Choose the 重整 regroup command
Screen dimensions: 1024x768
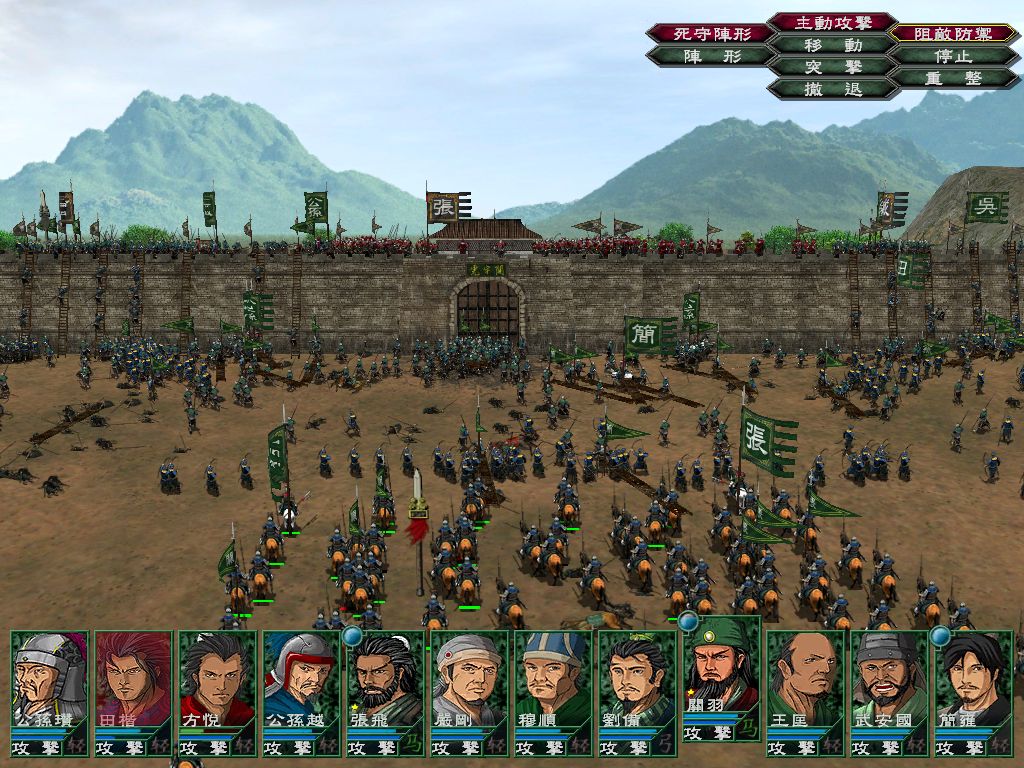coord(954,78)
